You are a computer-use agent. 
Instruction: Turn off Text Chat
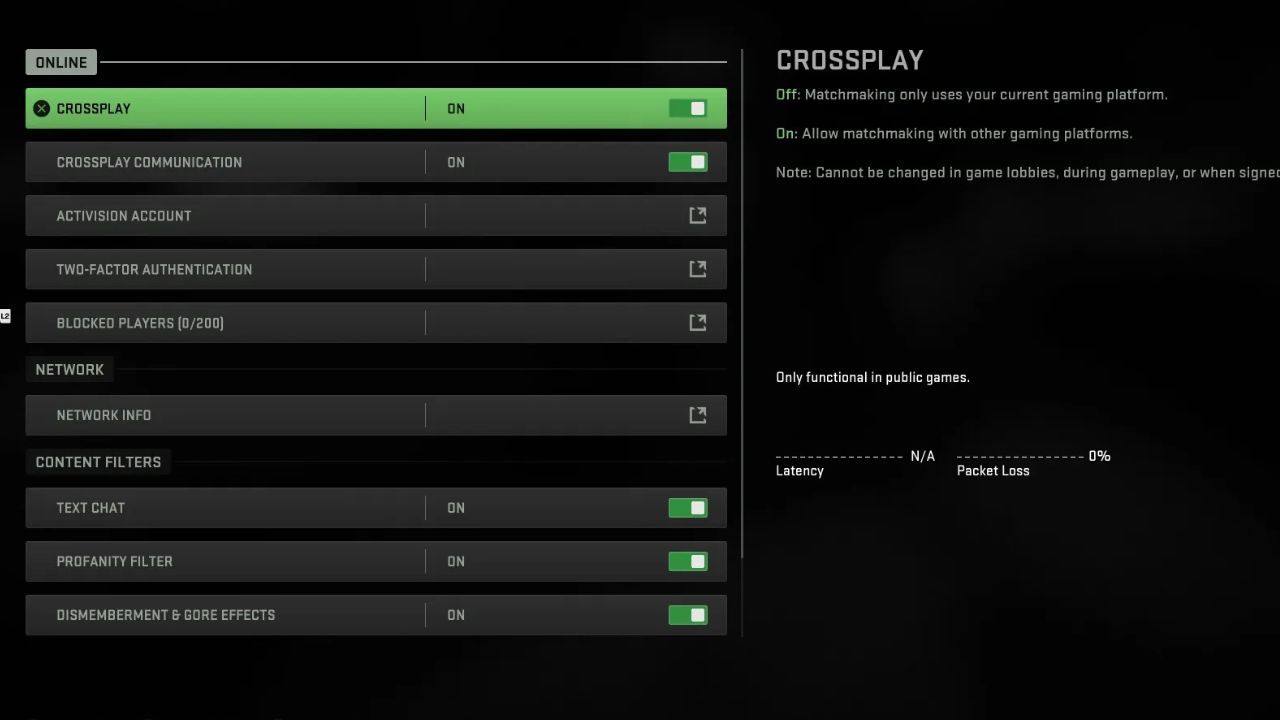[687, 508]
